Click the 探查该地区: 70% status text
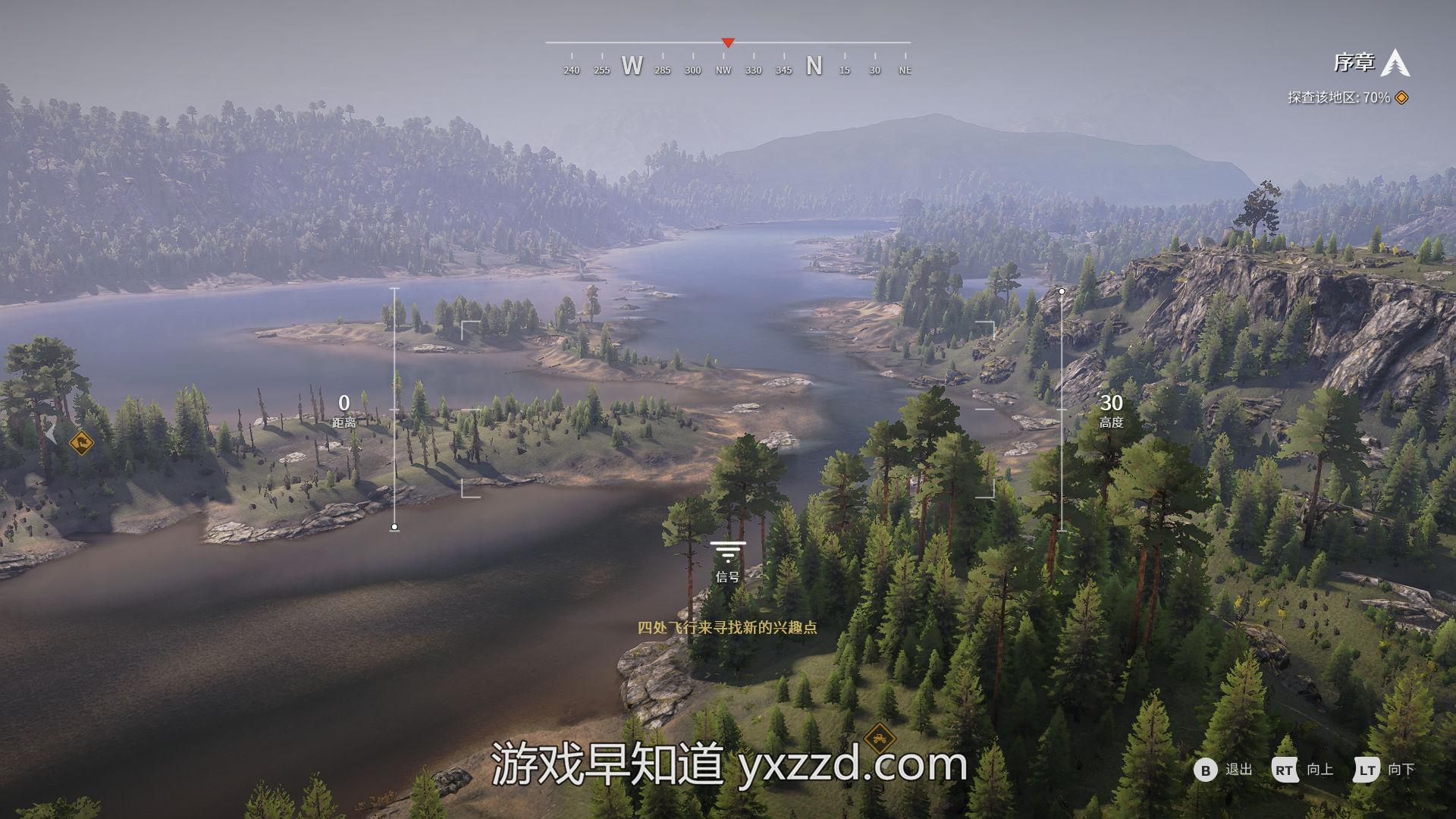Image resolution: width=1456 pixels, height=819 pixels. (1337, 96)
